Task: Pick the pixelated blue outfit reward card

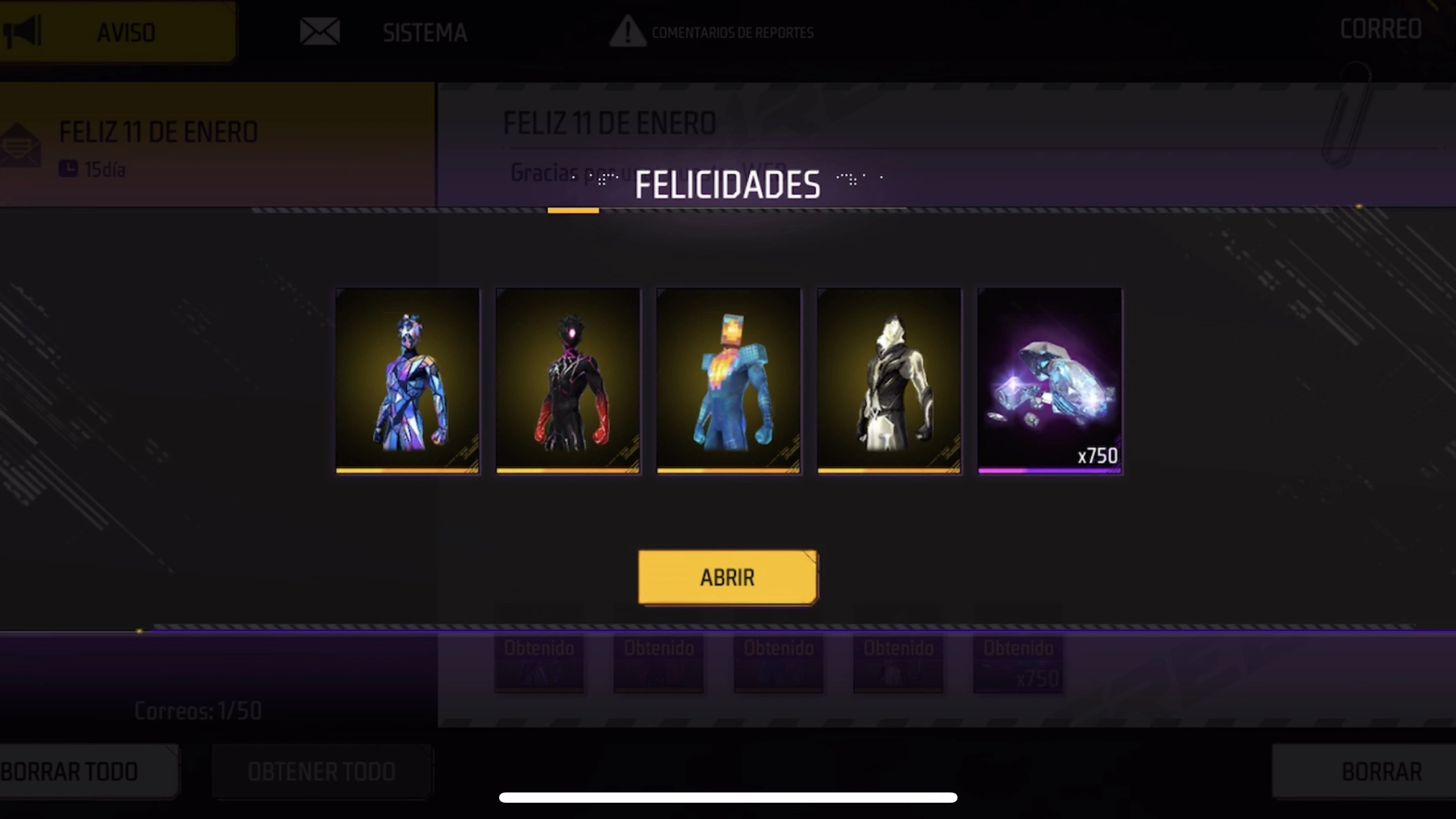Action: point(728,380)
